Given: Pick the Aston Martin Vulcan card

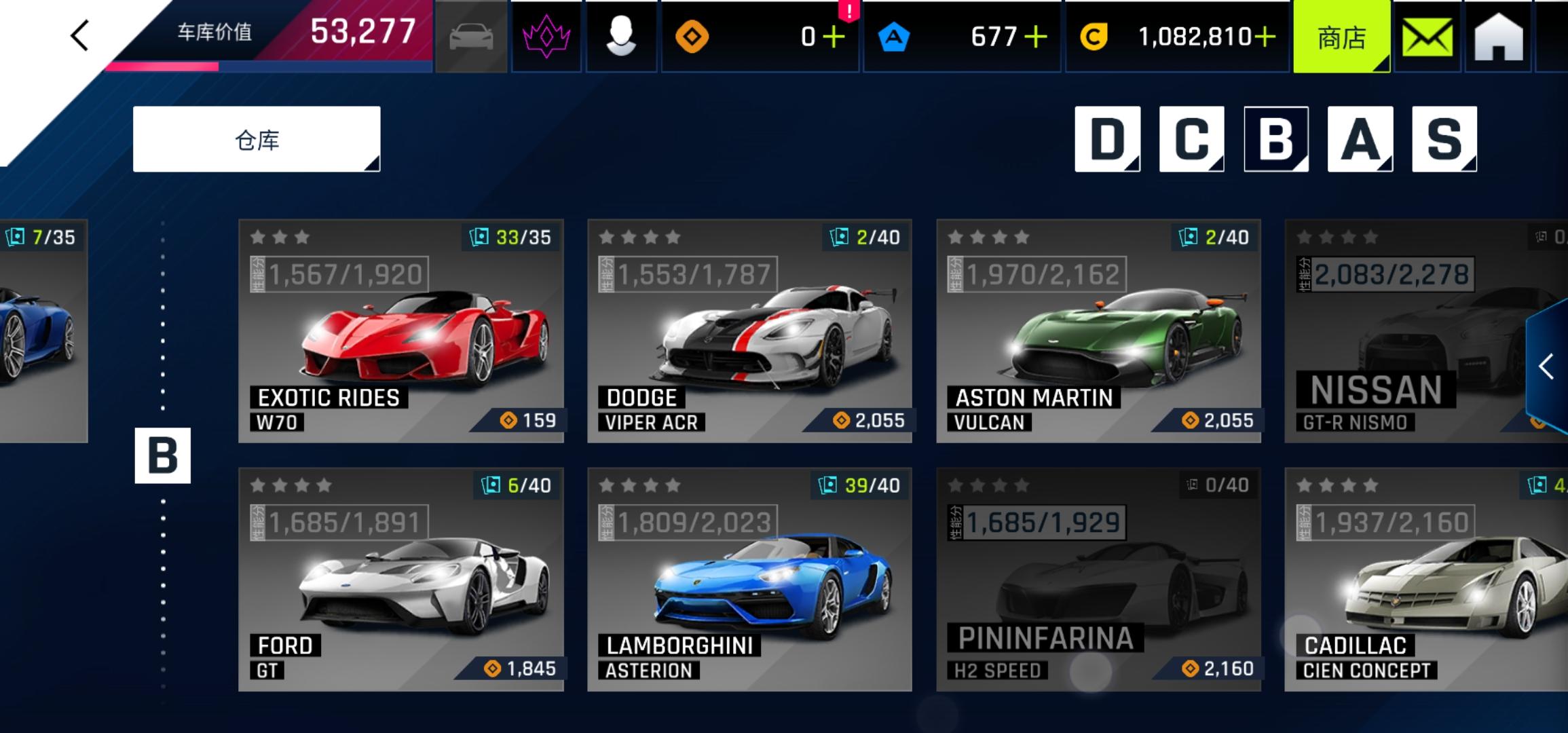Looking at the screenshot, I should (x=1098, y=331).
